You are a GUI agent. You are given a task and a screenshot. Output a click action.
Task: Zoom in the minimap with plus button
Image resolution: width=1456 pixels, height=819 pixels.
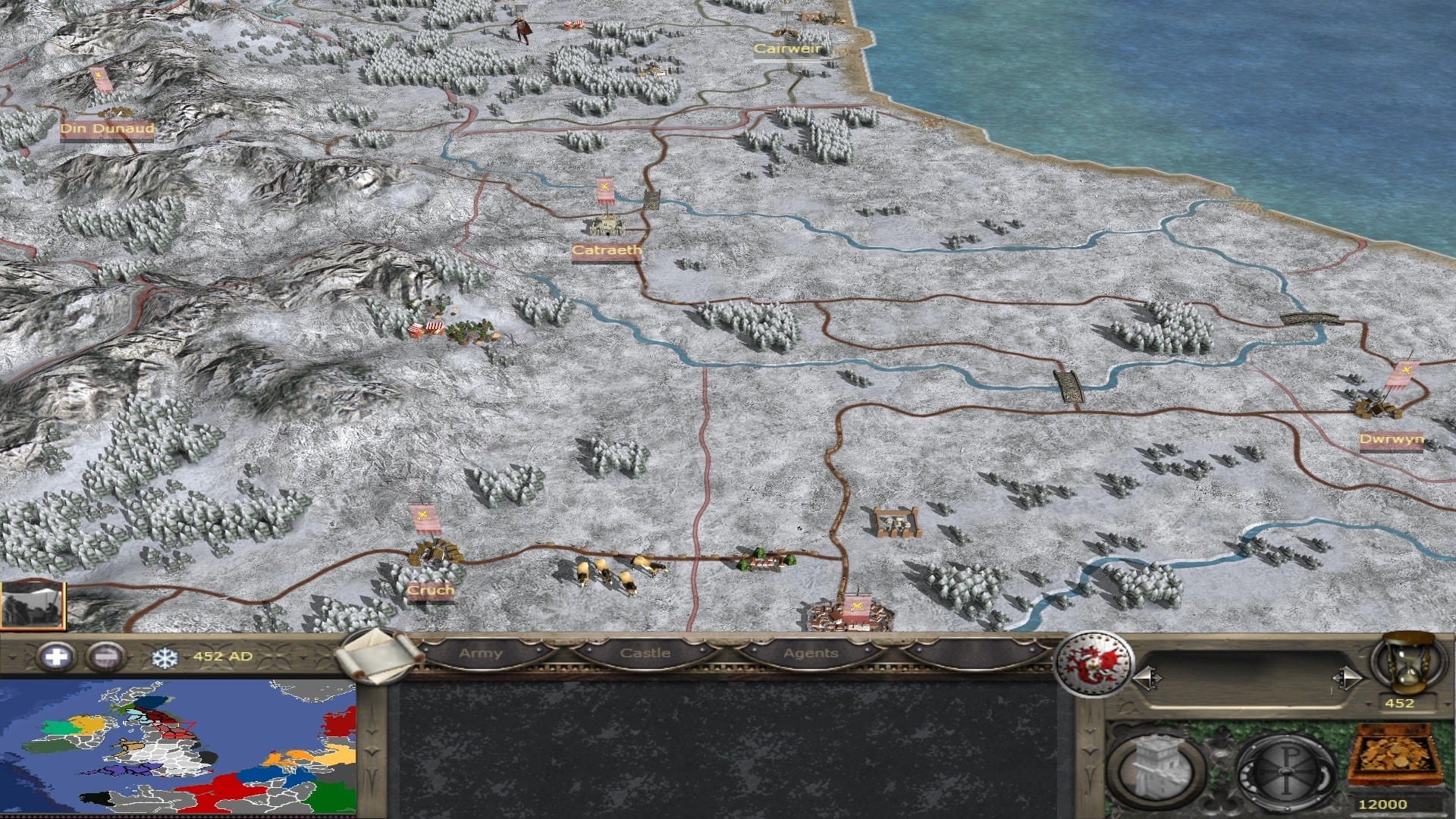pyautogui.click(x=56, y=657)
